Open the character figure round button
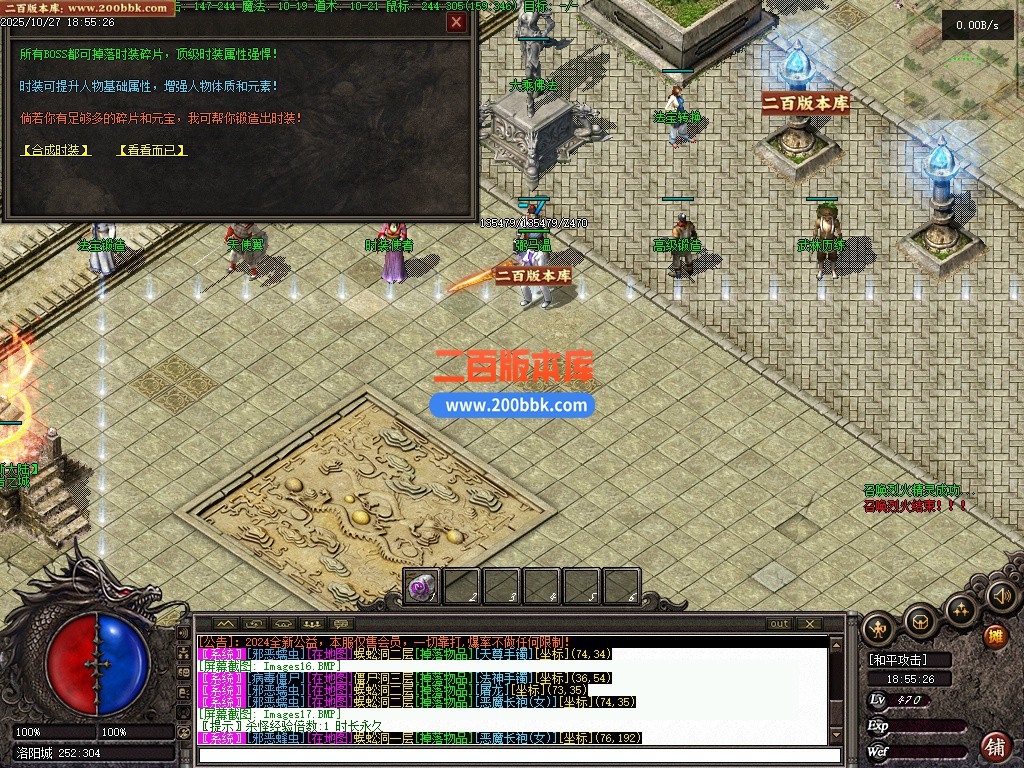The width and height of the screenshot is (1024, 768). 879,629
